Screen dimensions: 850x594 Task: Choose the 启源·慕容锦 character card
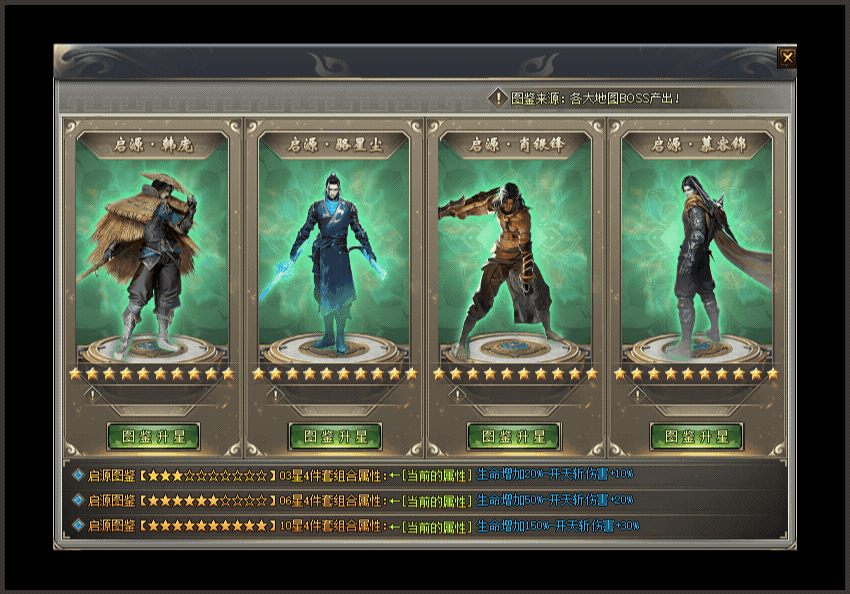[697, 250]
